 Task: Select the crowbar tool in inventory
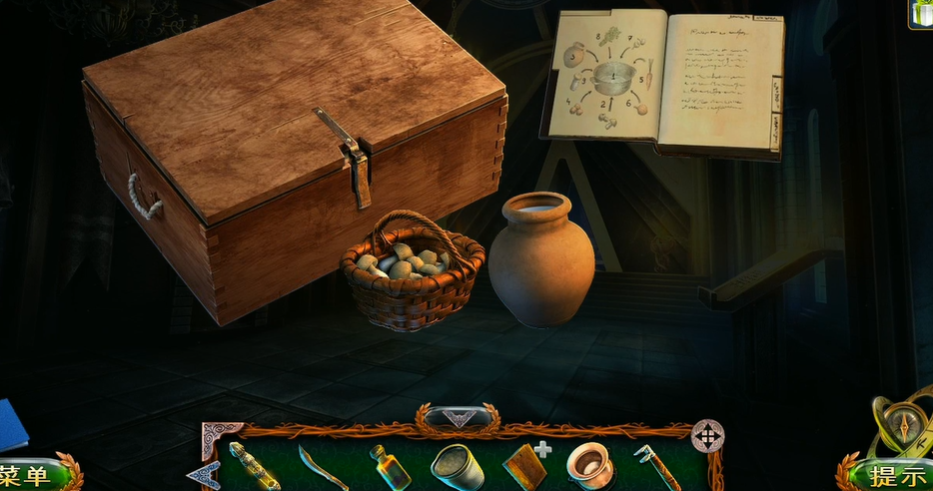click(x=655, y=467)
